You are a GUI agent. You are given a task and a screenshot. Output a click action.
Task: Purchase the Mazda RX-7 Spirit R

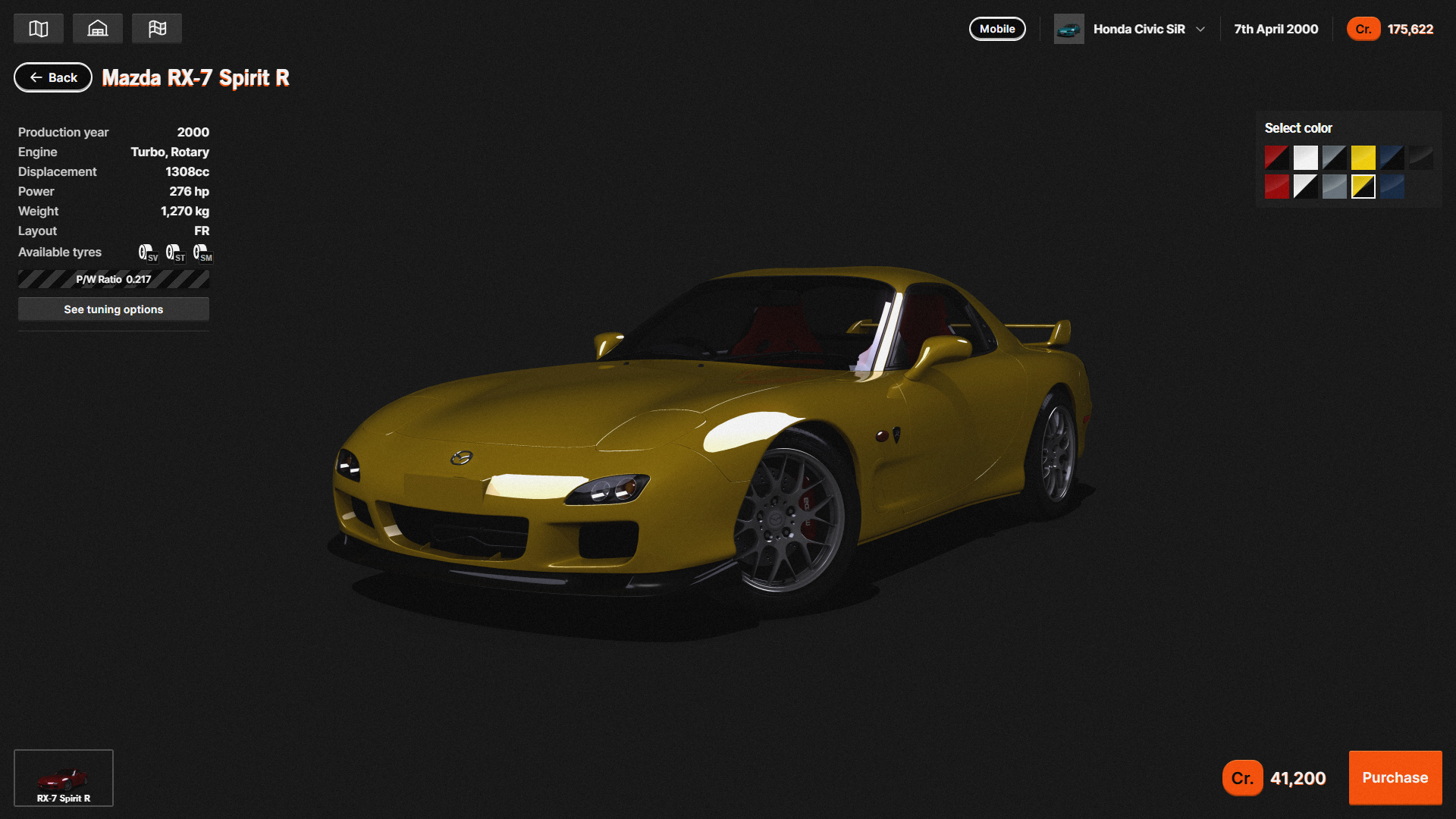click(x=1395, y=777)
